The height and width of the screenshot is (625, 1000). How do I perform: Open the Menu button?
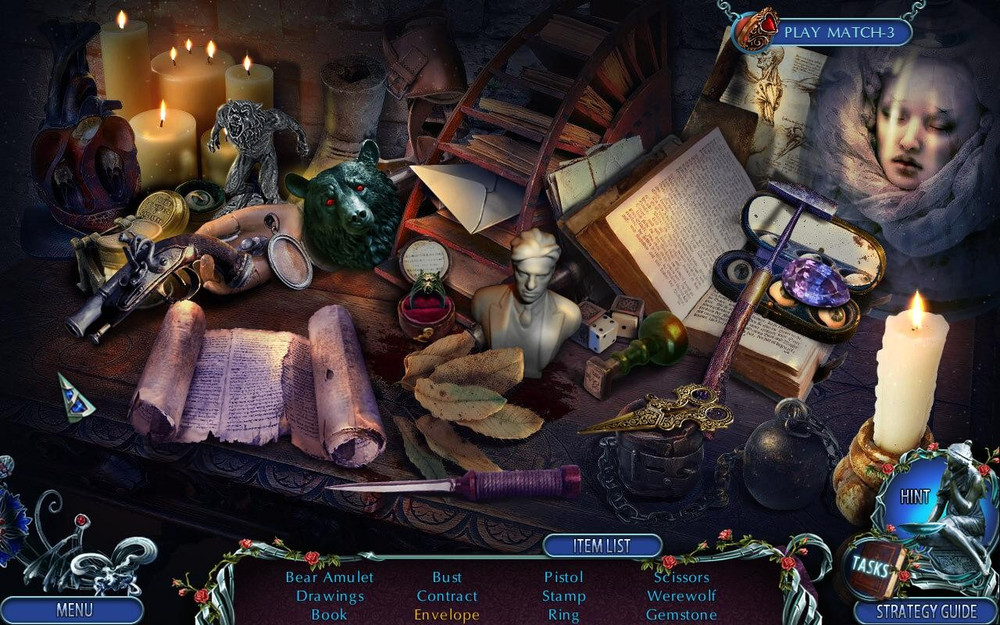(74, 609)
